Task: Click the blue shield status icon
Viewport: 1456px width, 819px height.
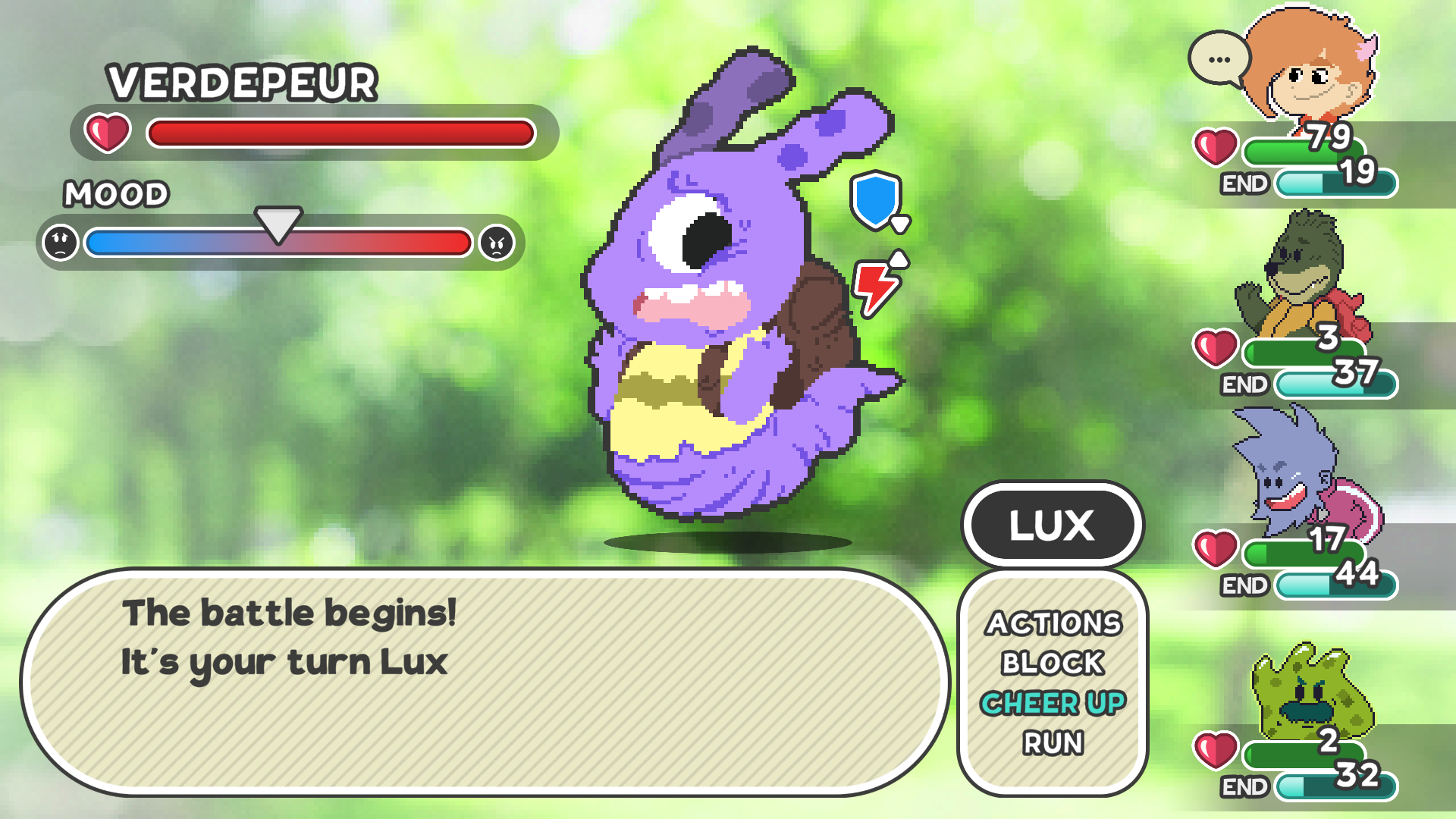Action: point(876,199)
